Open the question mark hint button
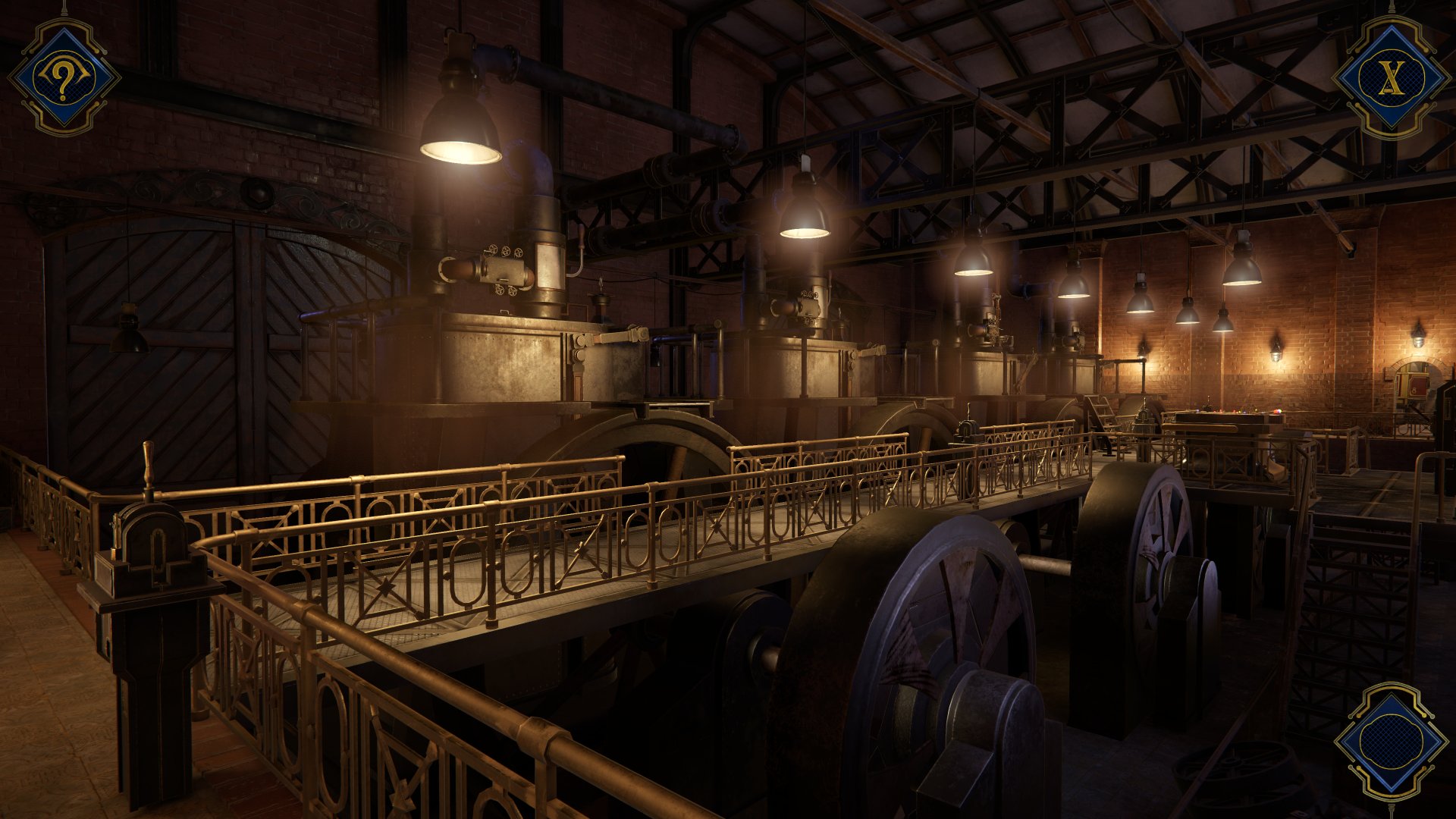This screenshot has width=1456, height=819. coord(64,77)
